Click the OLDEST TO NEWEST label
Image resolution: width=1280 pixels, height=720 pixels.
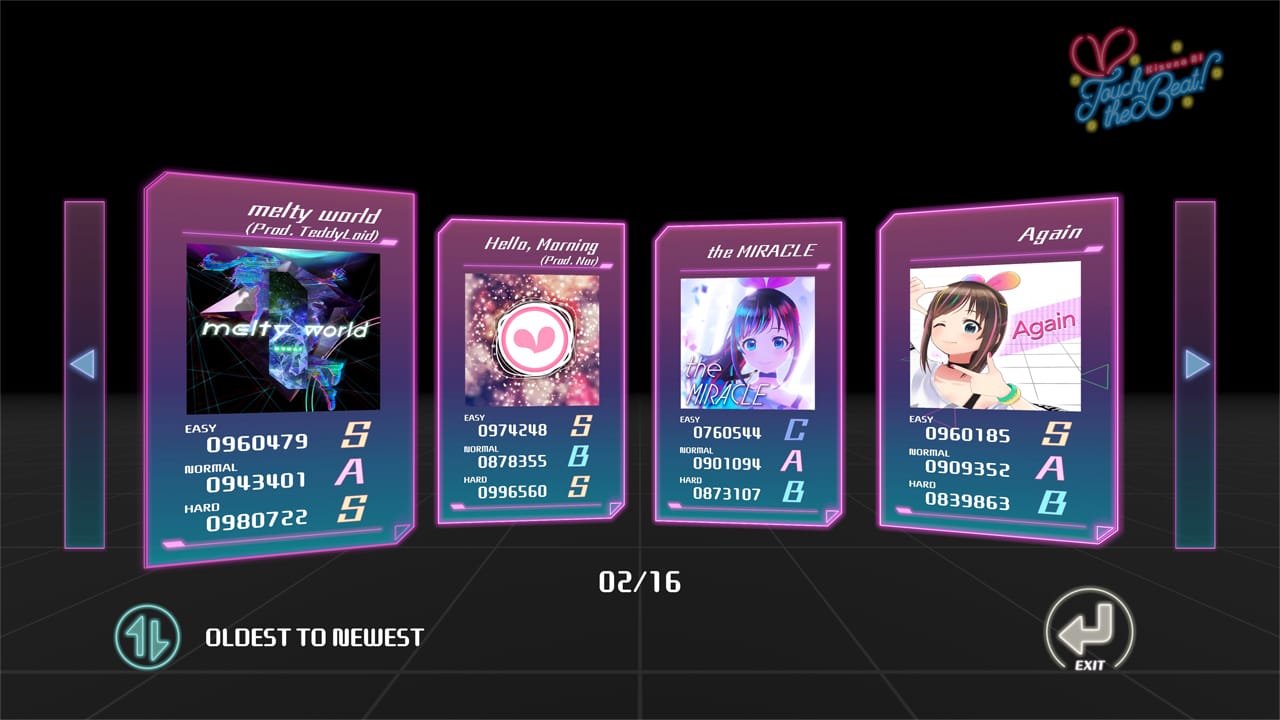(313, 633)
